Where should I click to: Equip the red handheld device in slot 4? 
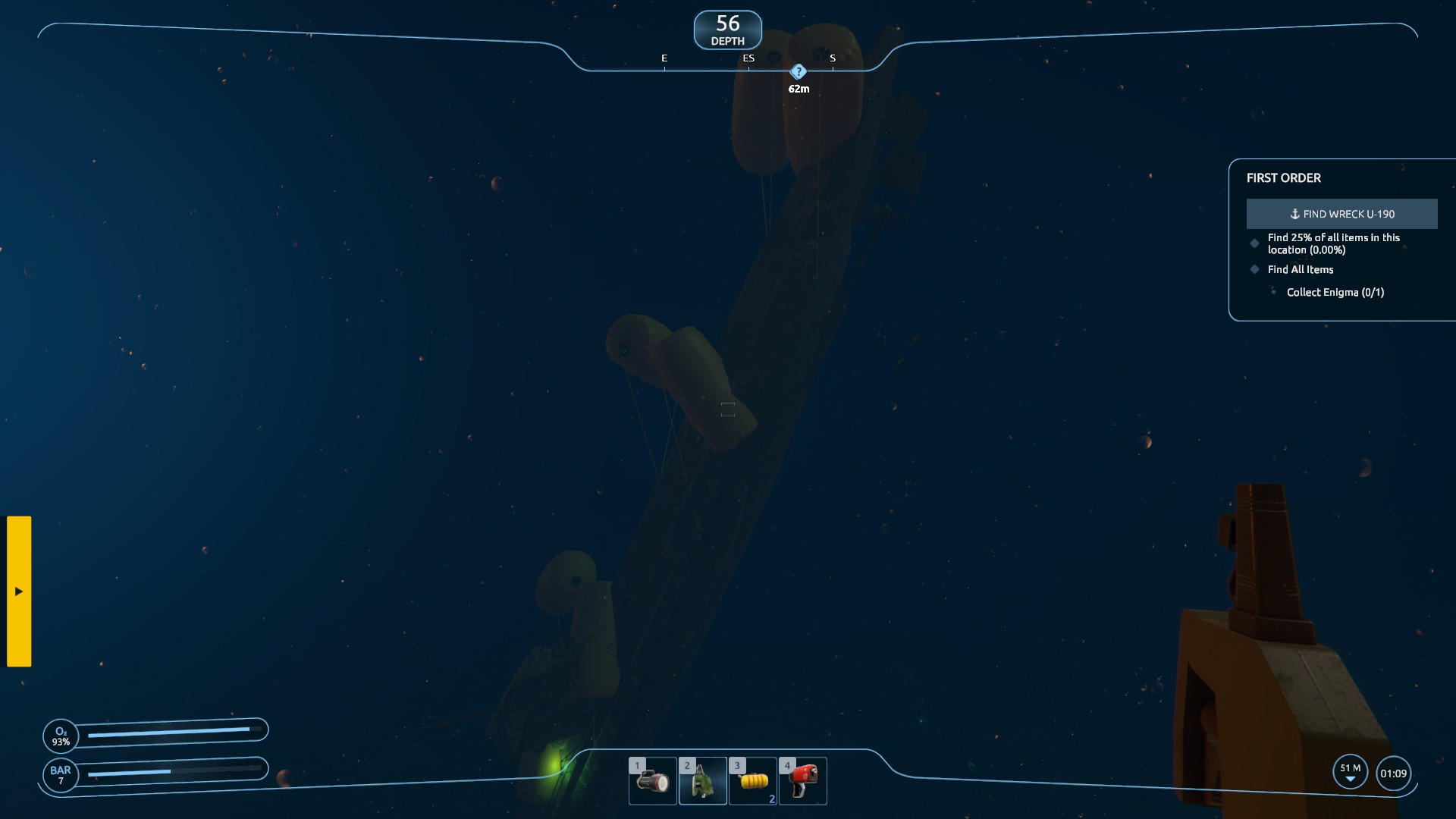pos(802,780)
